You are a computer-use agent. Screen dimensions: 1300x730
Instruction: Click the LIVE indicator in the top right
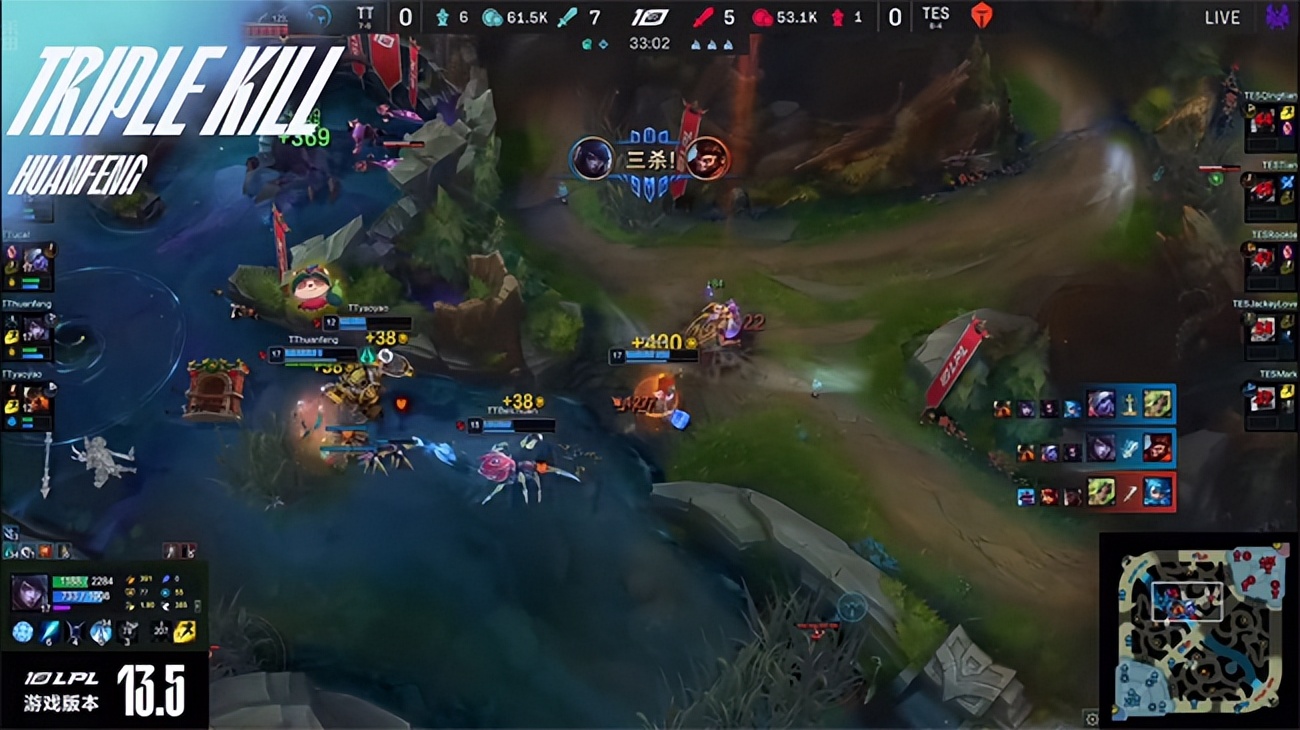[1225, 17]
